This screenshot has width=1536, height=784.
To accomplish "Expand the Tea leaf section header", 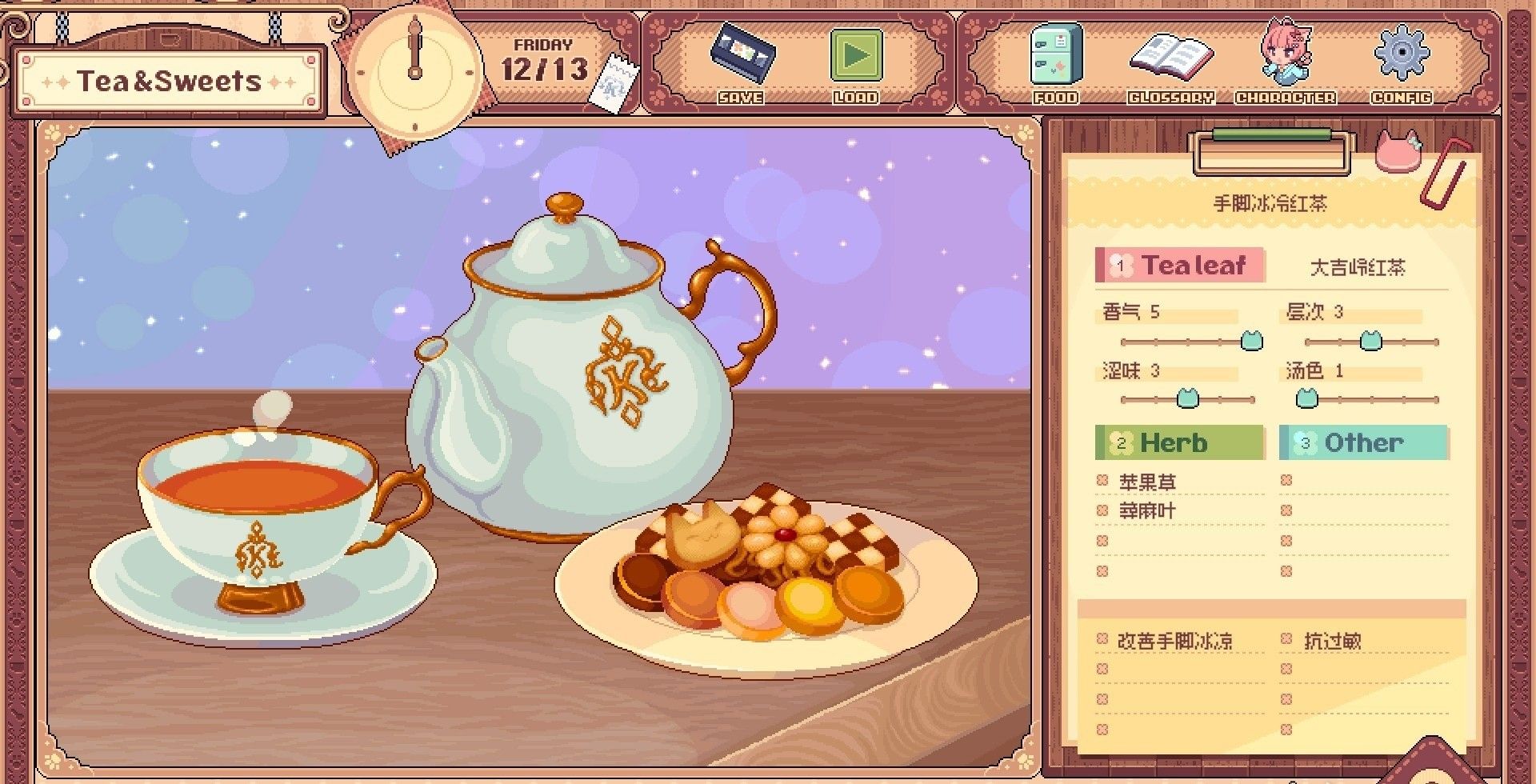I will (1181, 266).
